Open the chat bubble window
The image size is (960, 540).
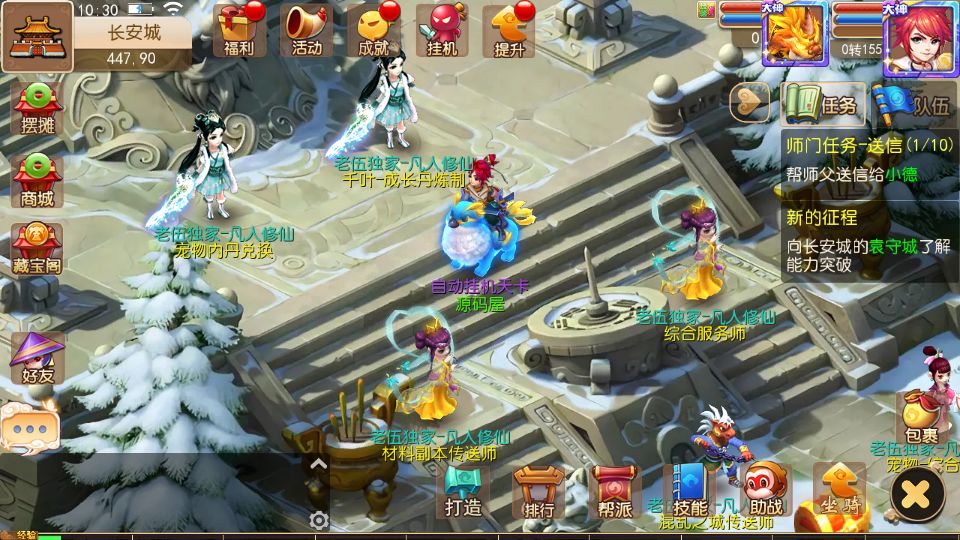(x=28, y=426)
